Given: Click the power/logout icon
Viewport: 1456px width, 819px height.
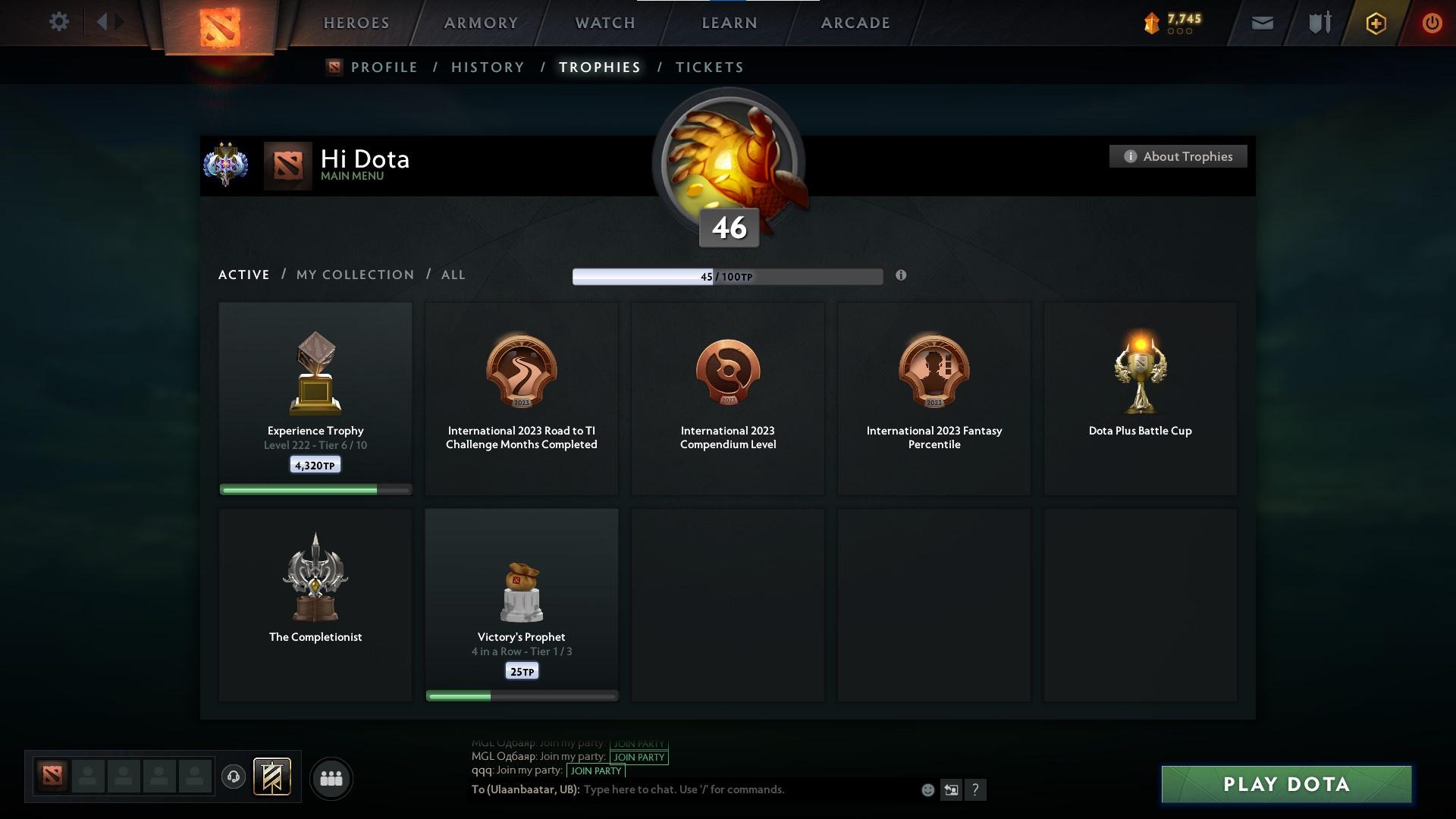Looking at the screenshot, I should (1432, 23).
